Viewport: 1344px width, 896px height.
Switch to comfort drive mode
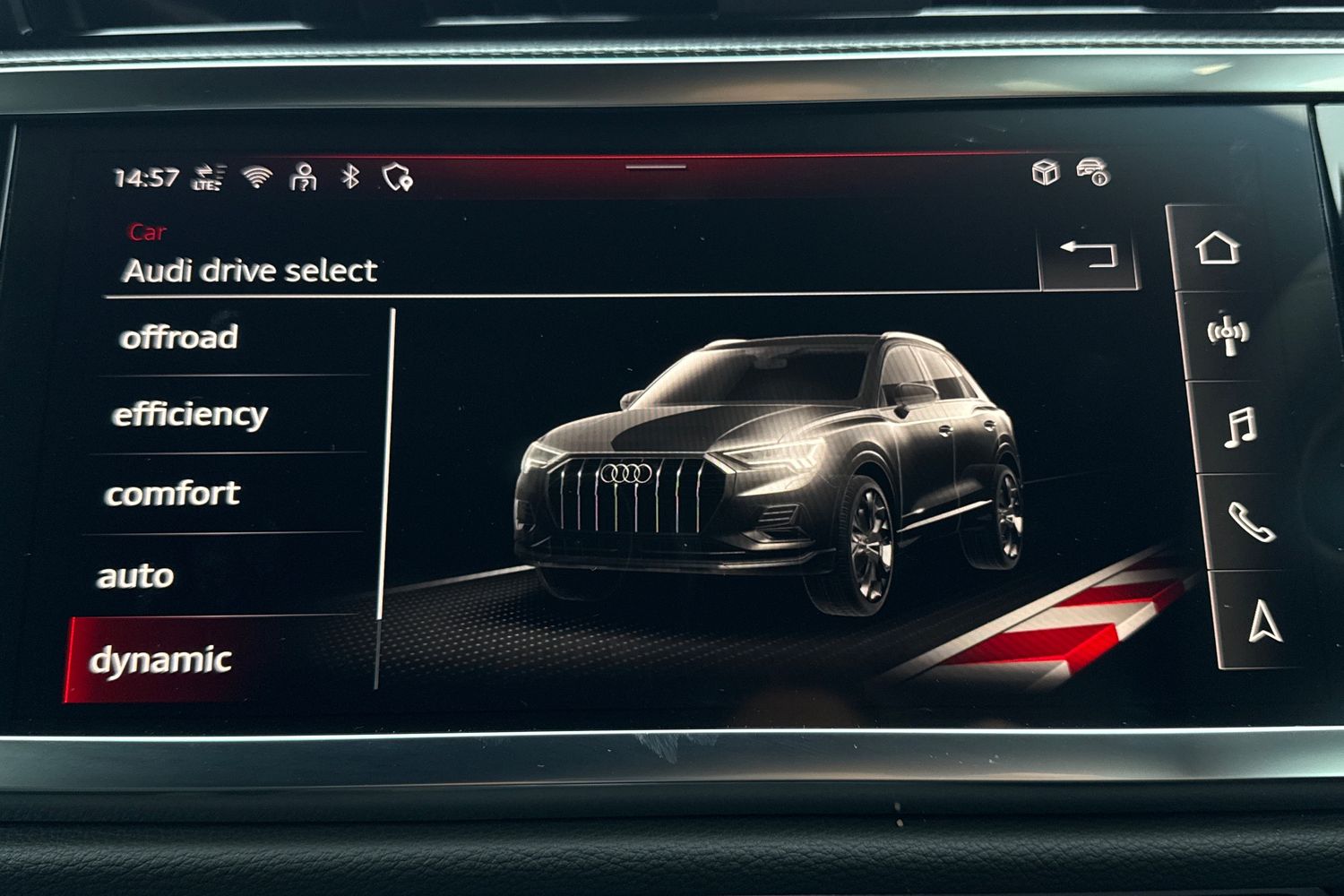click(173, 494)
